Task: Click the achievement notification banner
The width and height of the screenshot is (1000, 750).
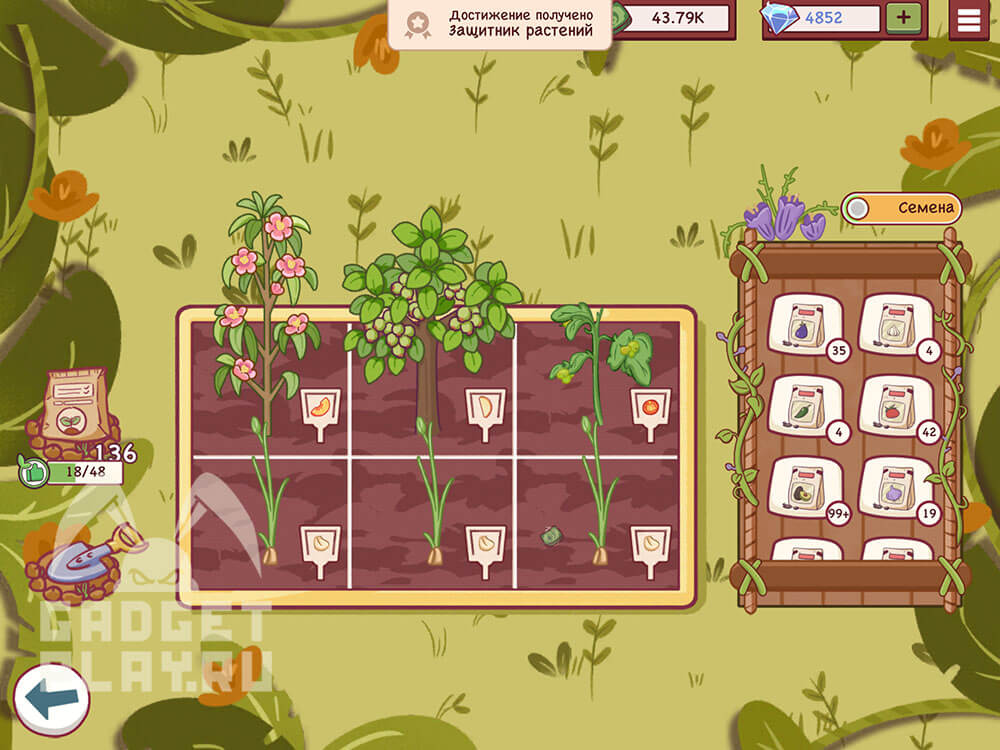Action: (500, 24)
